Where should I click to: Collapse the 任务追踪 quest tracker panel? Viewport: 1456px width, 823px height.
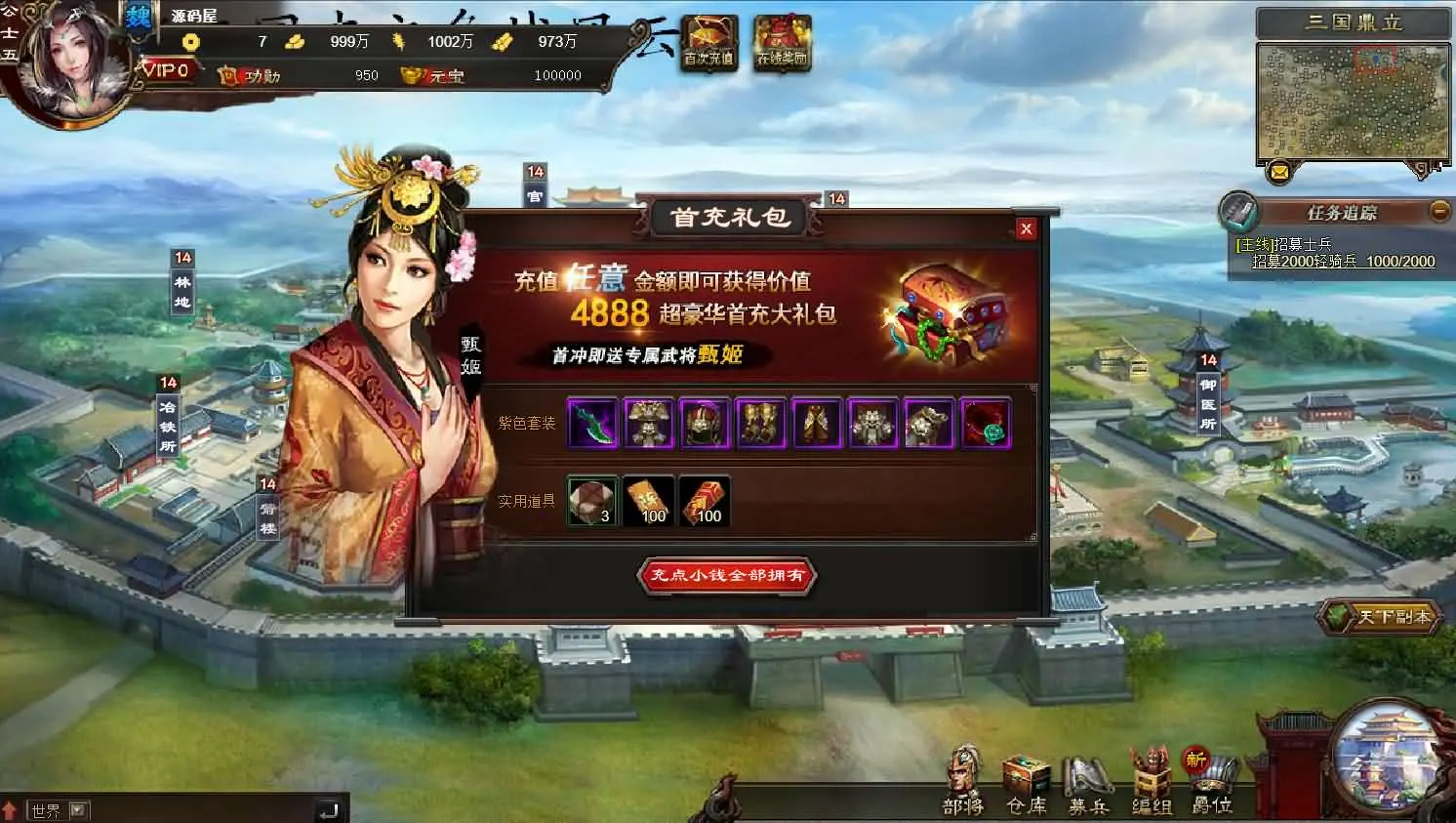coord(1439,211)
